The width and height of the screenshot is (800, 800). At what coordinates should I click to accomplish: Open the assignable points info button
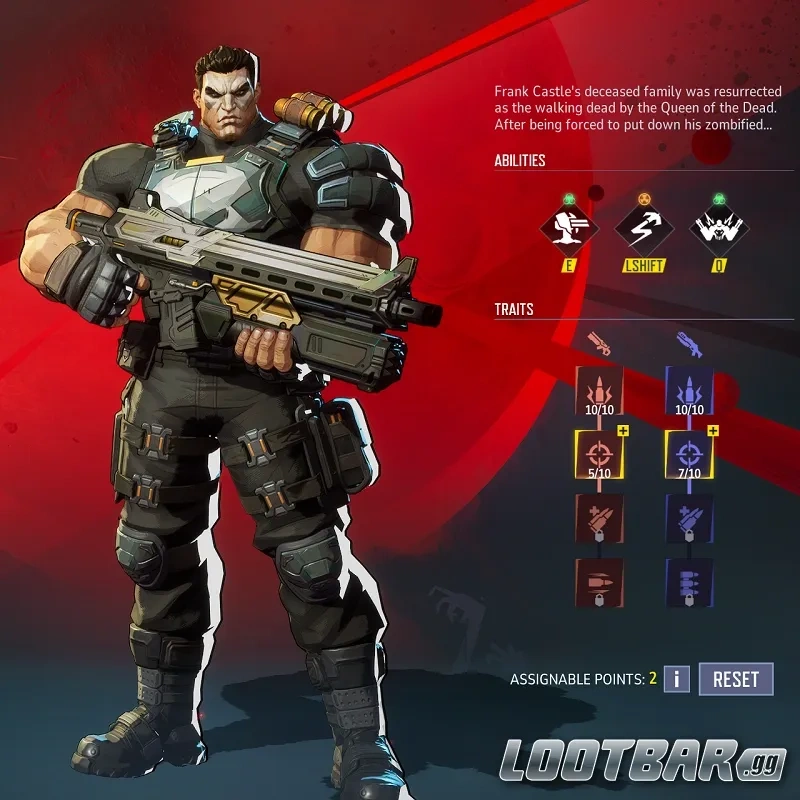677,679
